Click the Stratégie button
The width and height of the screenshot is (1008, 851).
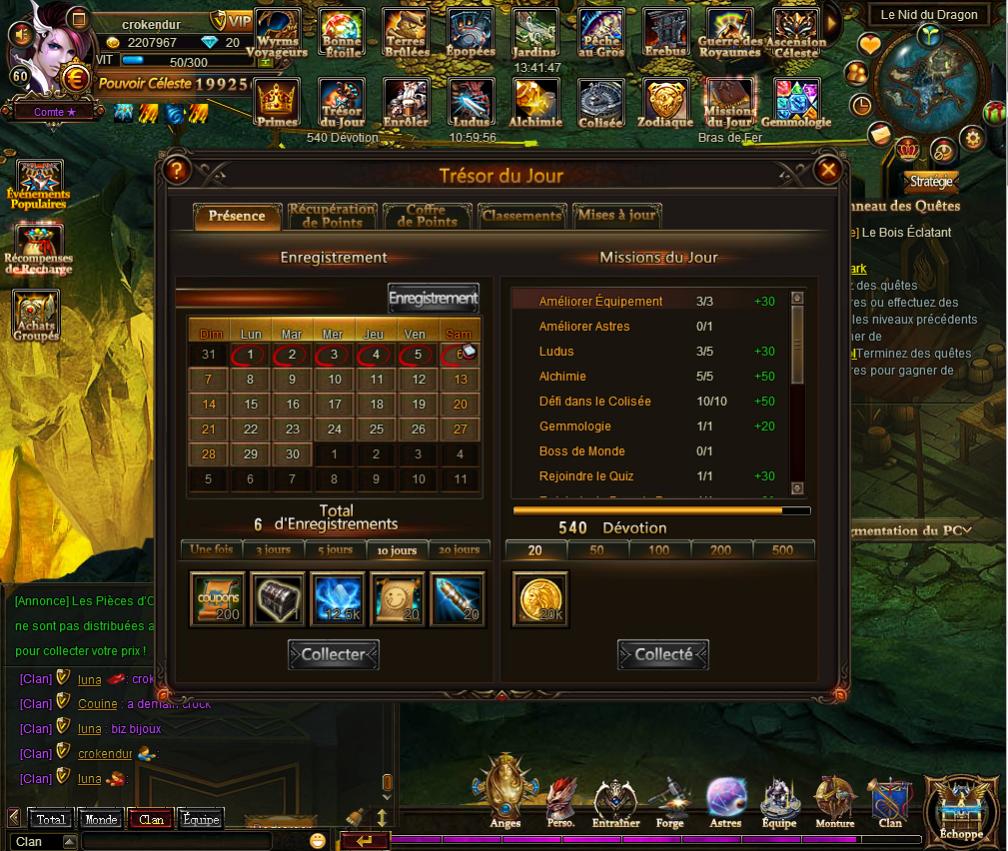tap(931, 182)
